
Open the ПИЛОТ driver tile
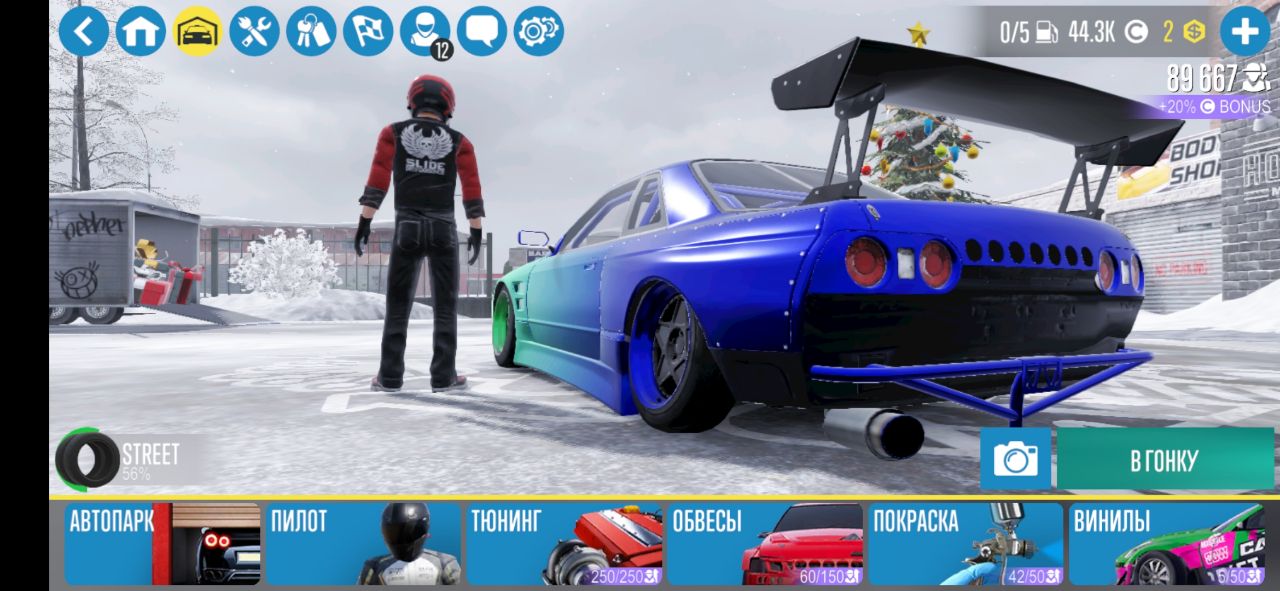tap(363, 544)
